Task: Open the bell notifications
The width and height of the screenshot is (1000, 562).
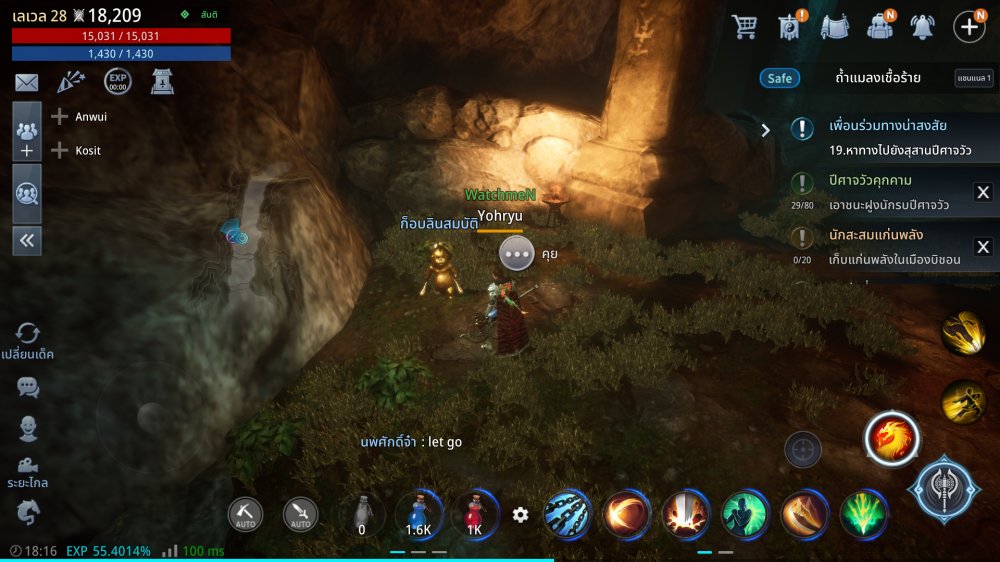Action: tap(922, 27)
